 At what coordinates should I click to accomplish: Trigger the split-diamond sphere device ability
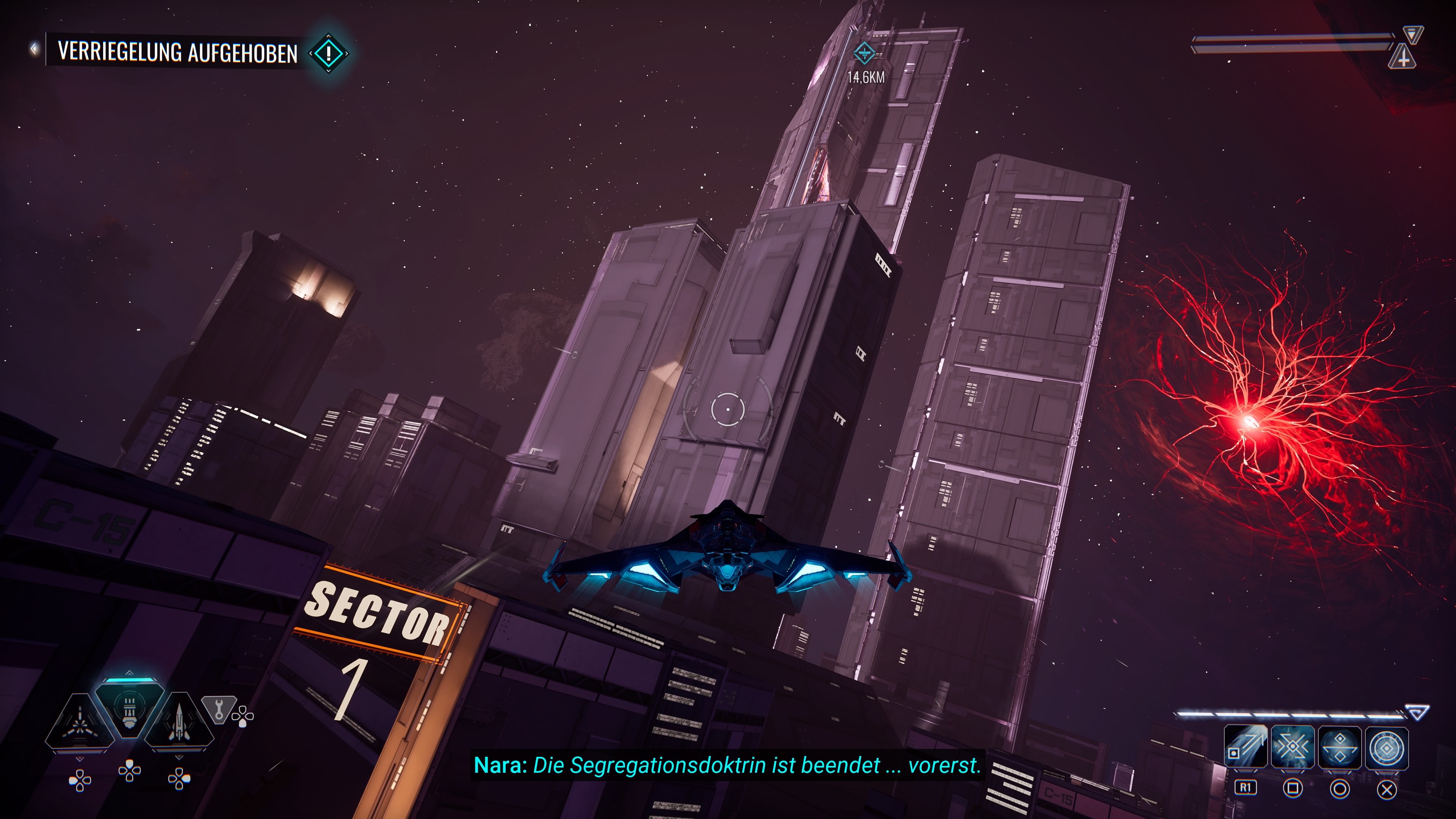click(x=1340, y=747)
